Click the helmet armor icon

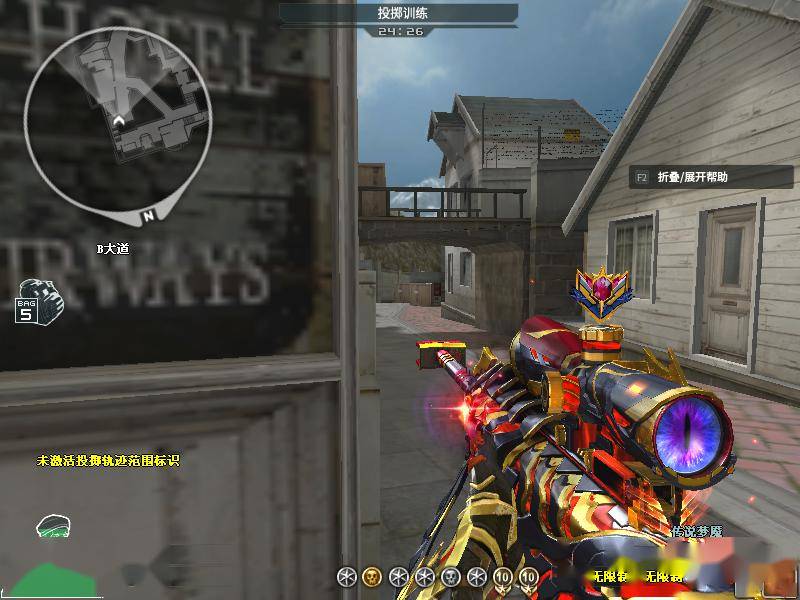point(52,526)
